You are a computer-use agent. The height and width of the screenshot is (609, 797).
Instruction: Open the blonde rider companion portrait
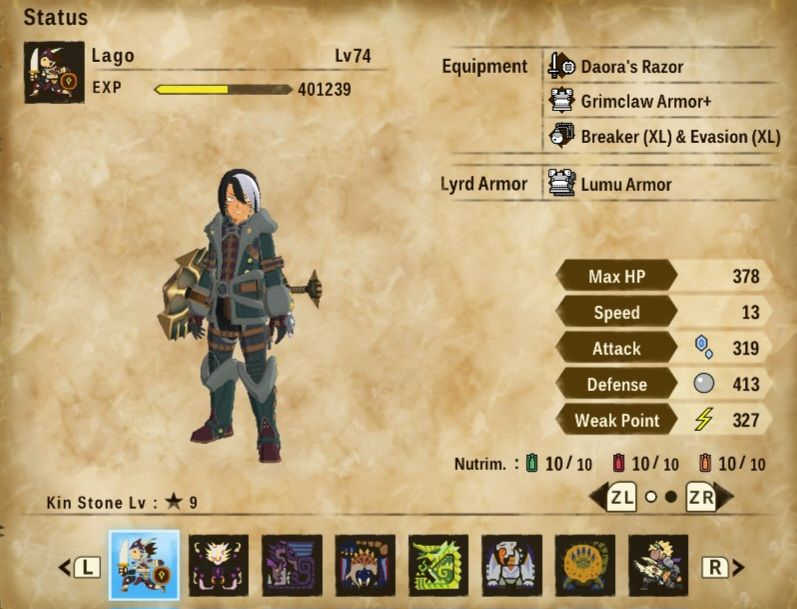pyautogui.click(x=658, y=565)
